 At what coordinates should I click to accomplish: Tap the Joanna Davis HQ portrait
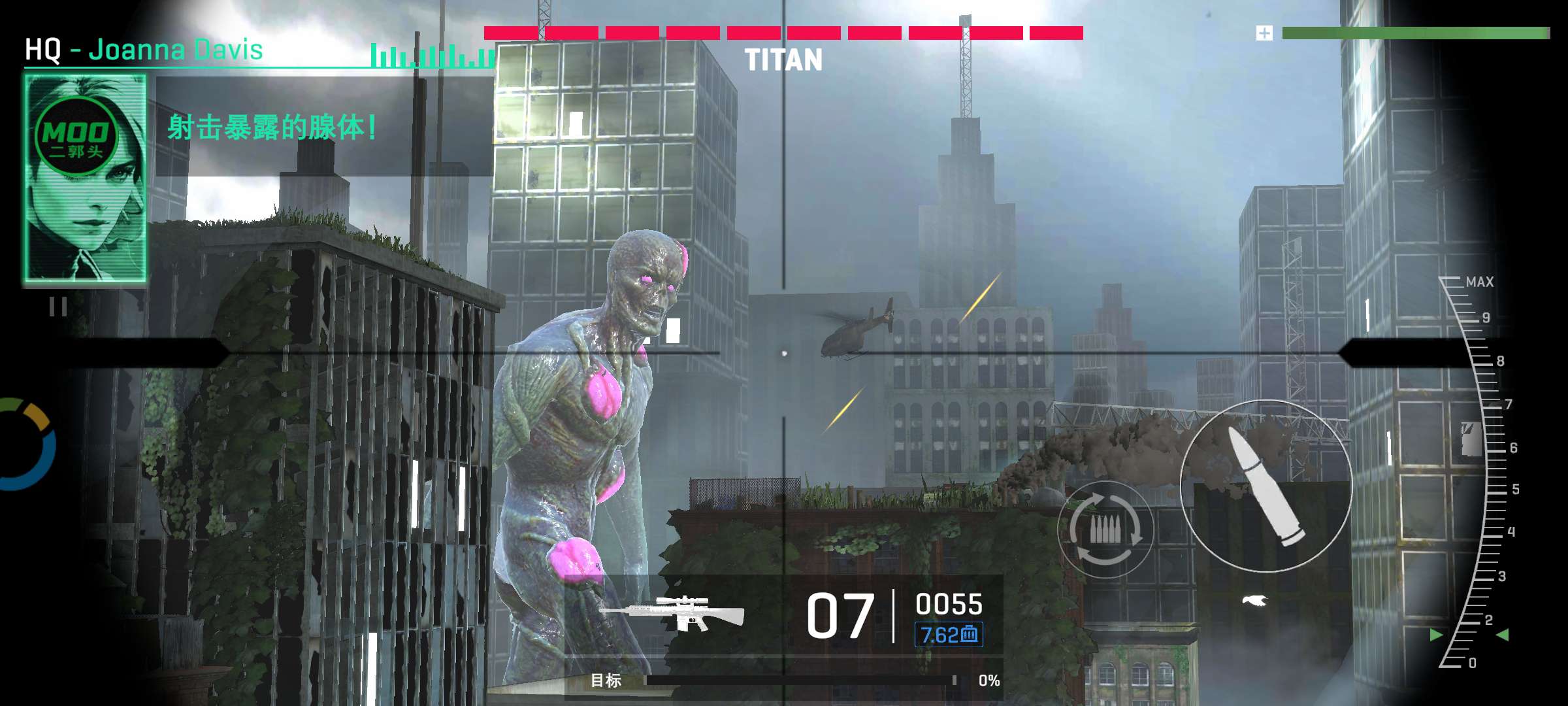click(x=85, y=178)
